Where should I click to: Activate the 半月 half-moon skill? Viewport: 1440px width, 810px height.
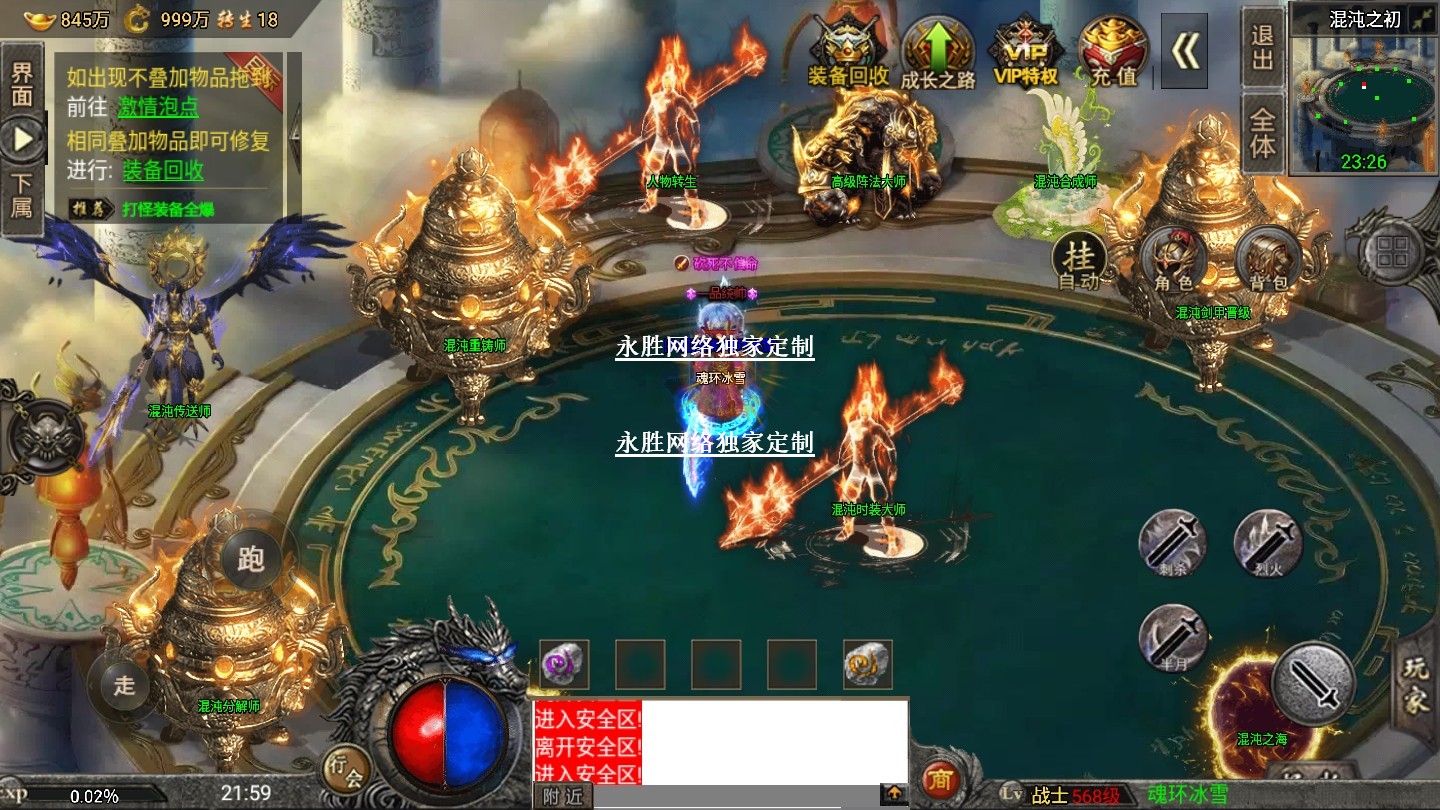click(x=1174, y=637)
